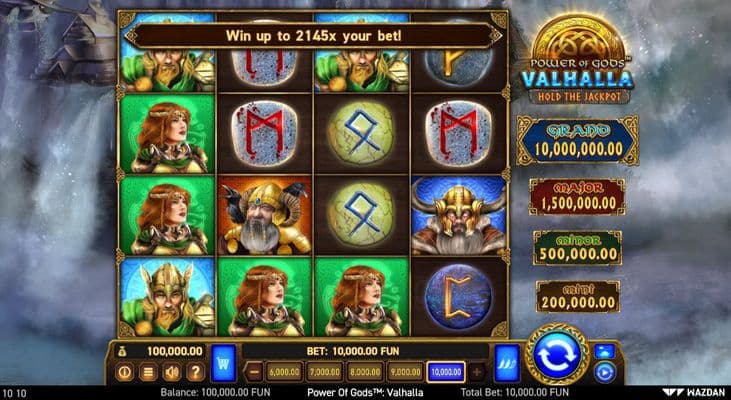The image size is (731, 400).
Task: Open the game info button
Action: point(126,371)
